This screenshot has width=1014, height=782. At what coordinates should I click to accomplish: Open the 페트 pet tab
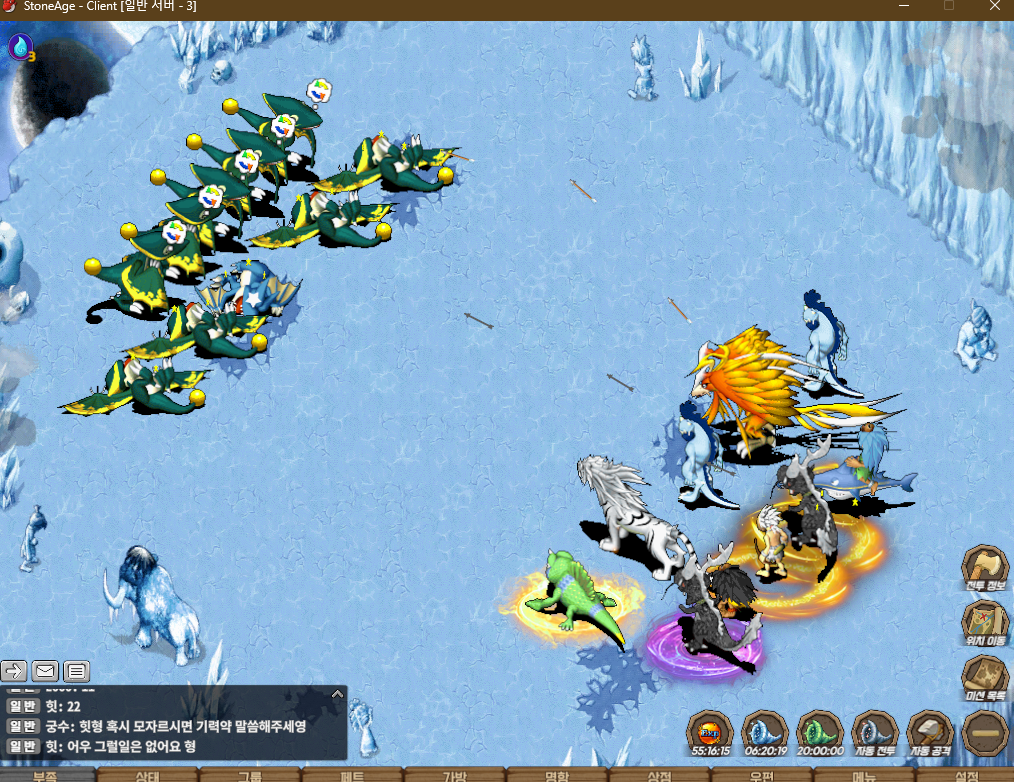pos(352,775)
